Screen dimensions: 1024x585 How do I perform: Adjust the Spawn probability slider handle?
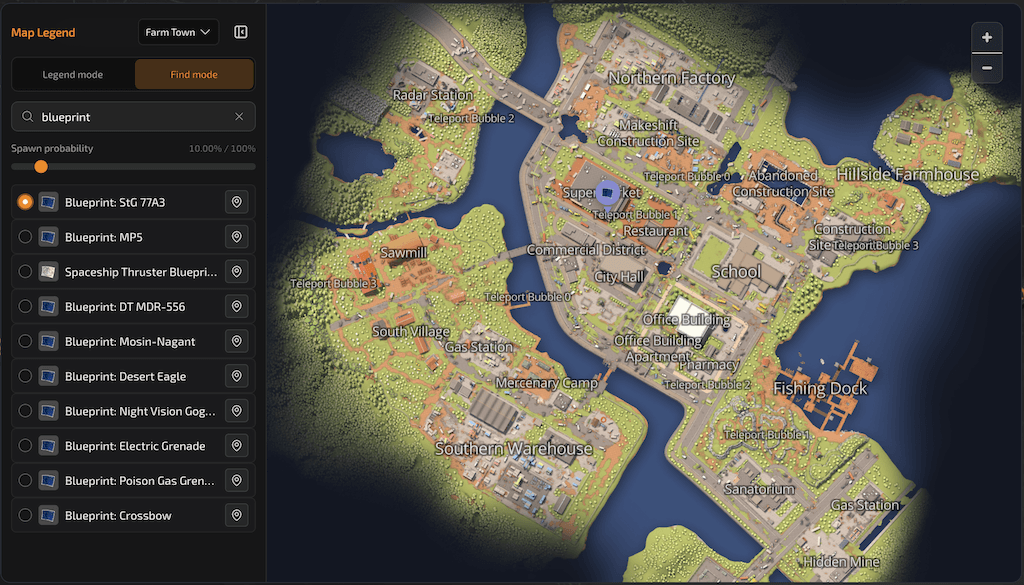point(41,167)
